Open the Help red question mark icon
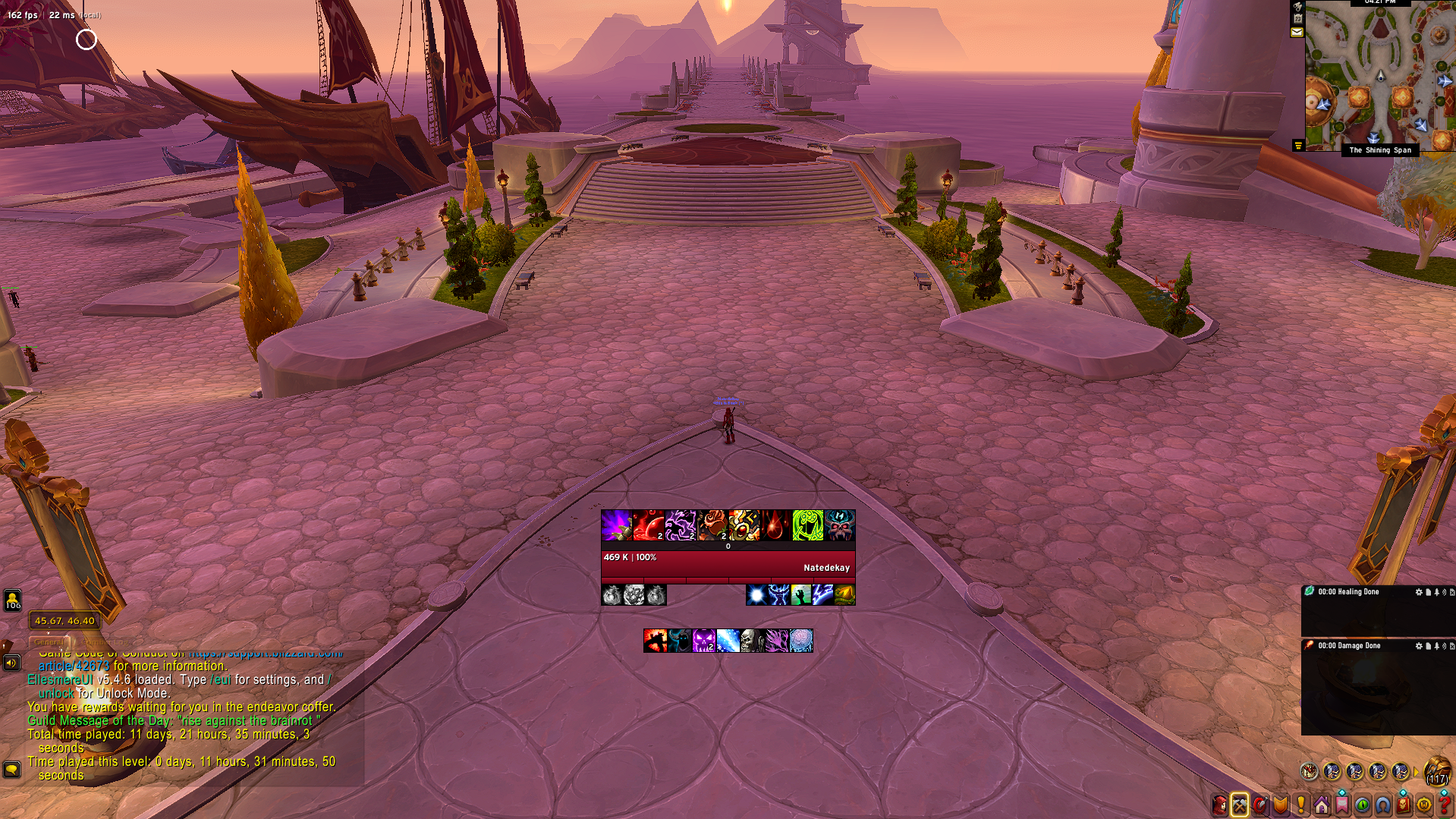Screen dimensions: 1456x819 click(1444, 805)
